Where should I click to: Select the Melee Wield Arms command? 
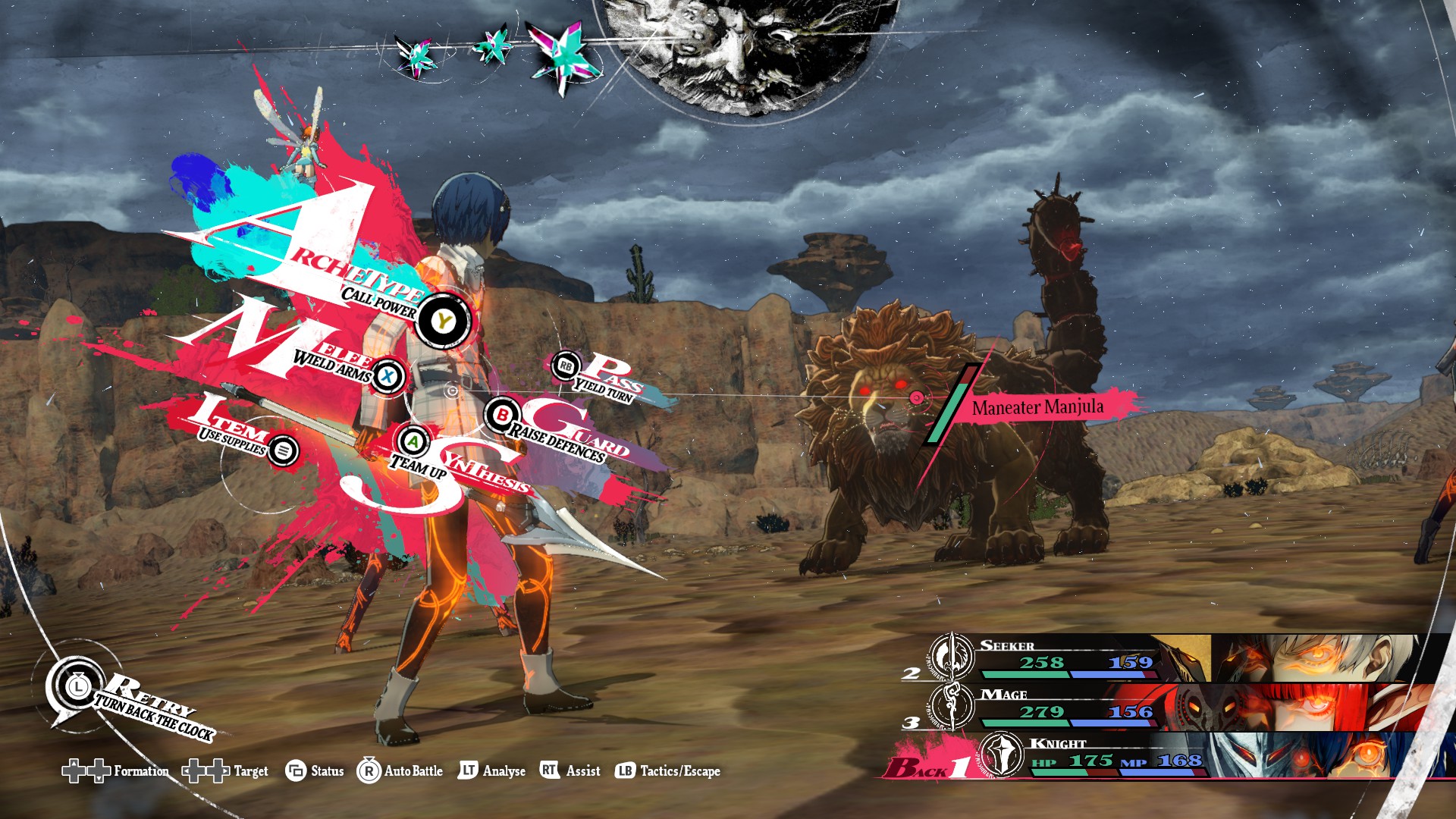pos(388,375)
